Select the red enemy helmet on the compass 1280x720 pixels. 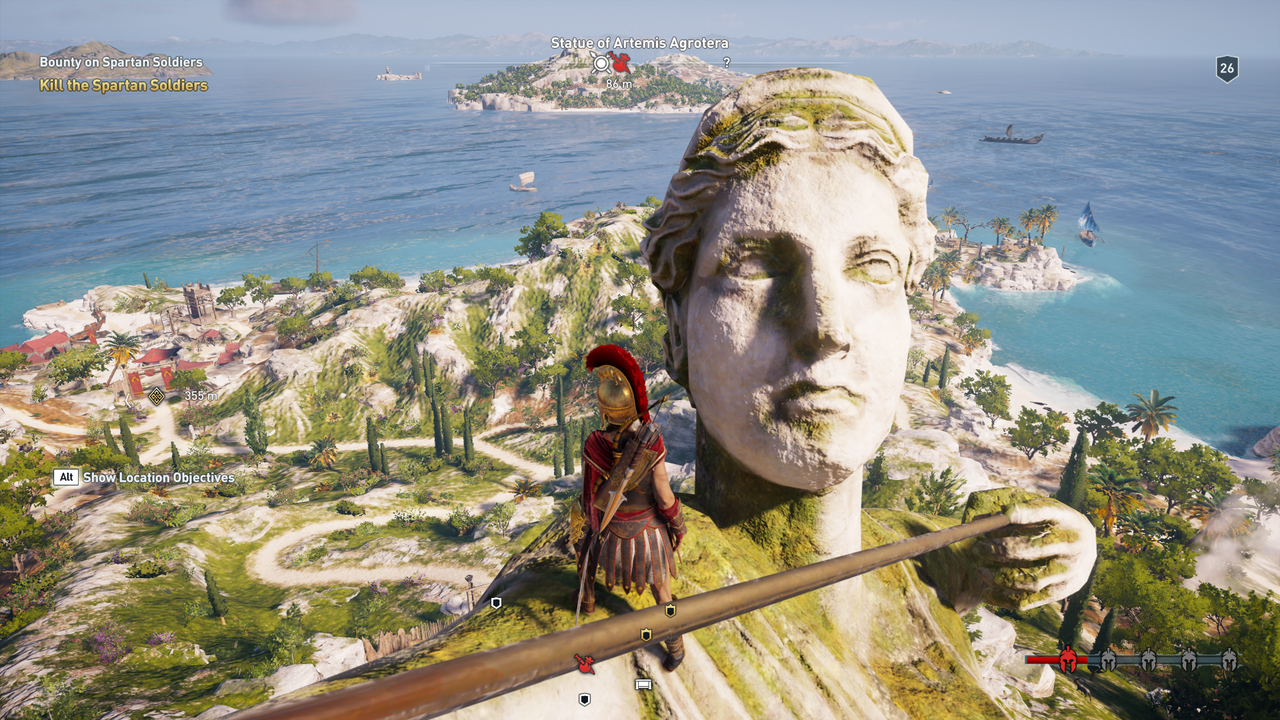pos(621,64)
